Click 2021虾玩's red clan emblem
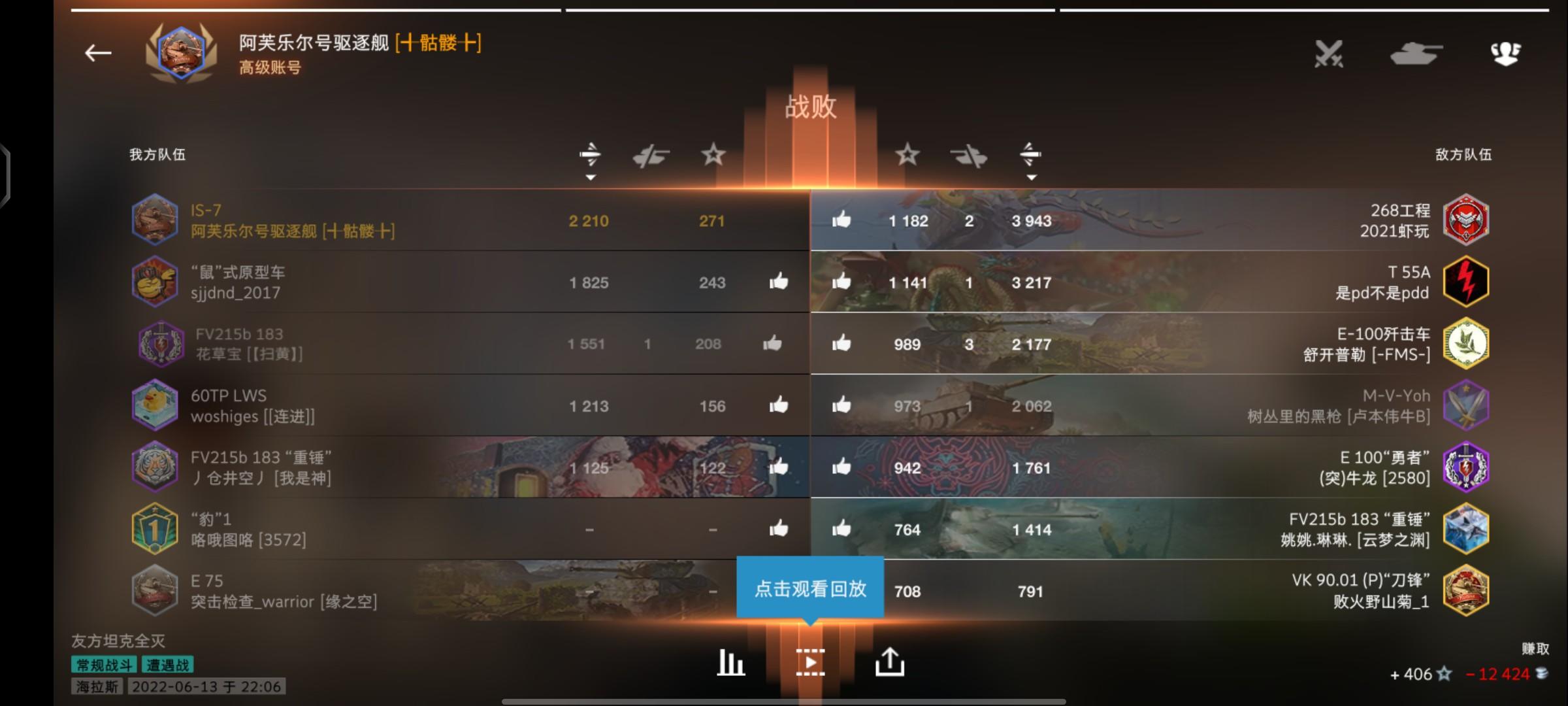1568x706 pixels. tap(1465, 220)
